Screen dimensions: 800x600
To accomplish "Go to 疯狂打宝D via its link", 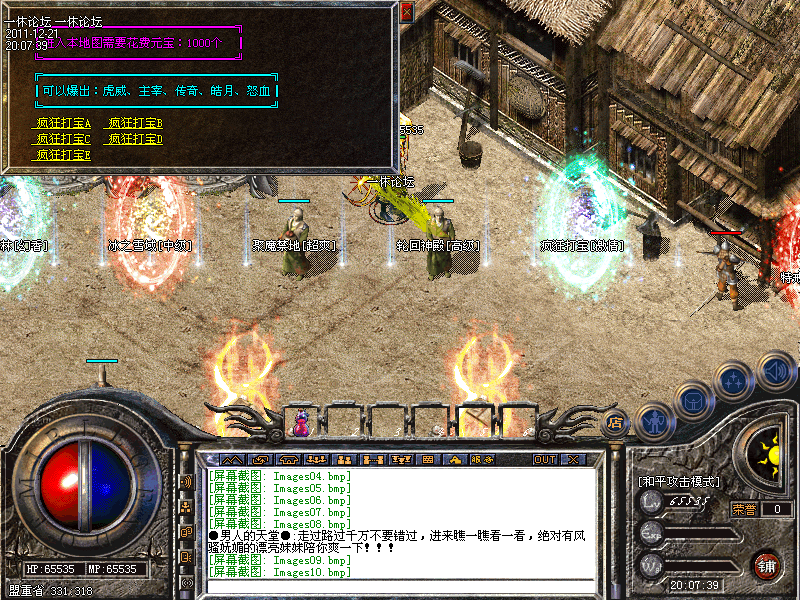I will click(135, 139).
